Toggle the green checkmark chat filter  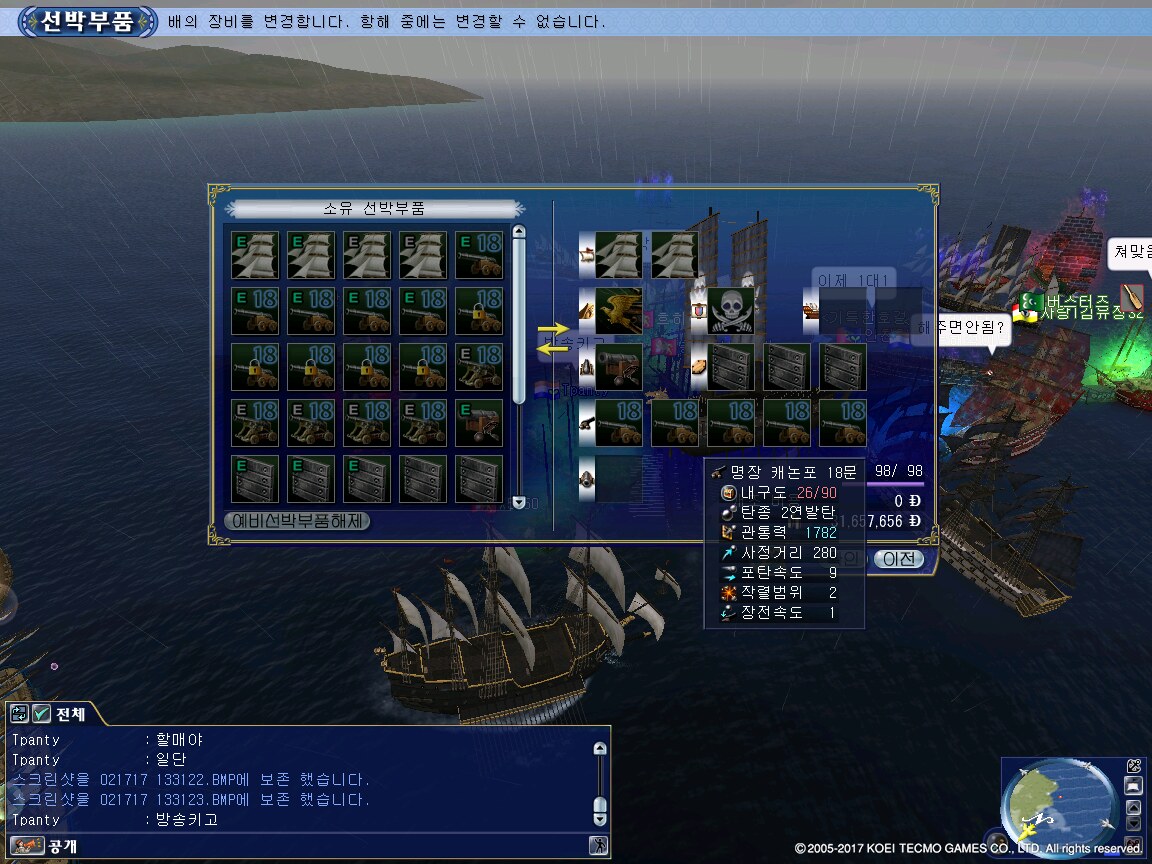tap(41, 714)
